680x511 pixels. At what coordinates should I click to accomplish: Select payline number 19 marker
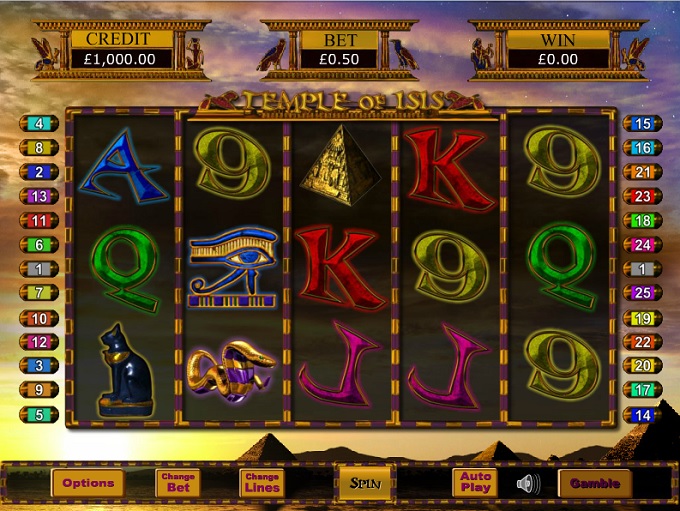642,318
